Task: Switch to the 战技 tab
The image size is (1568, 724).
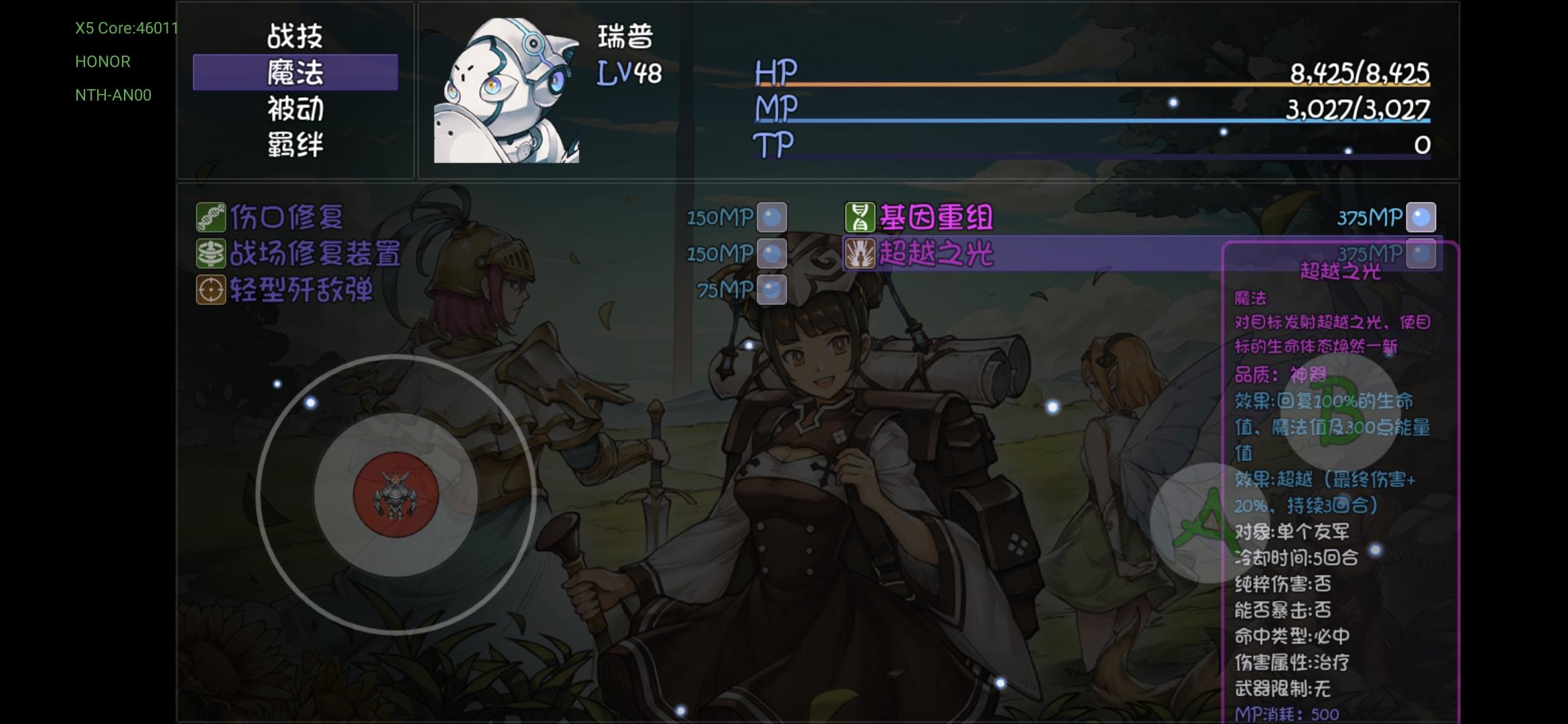Action: pyautogui.click(x=295, y=36)
